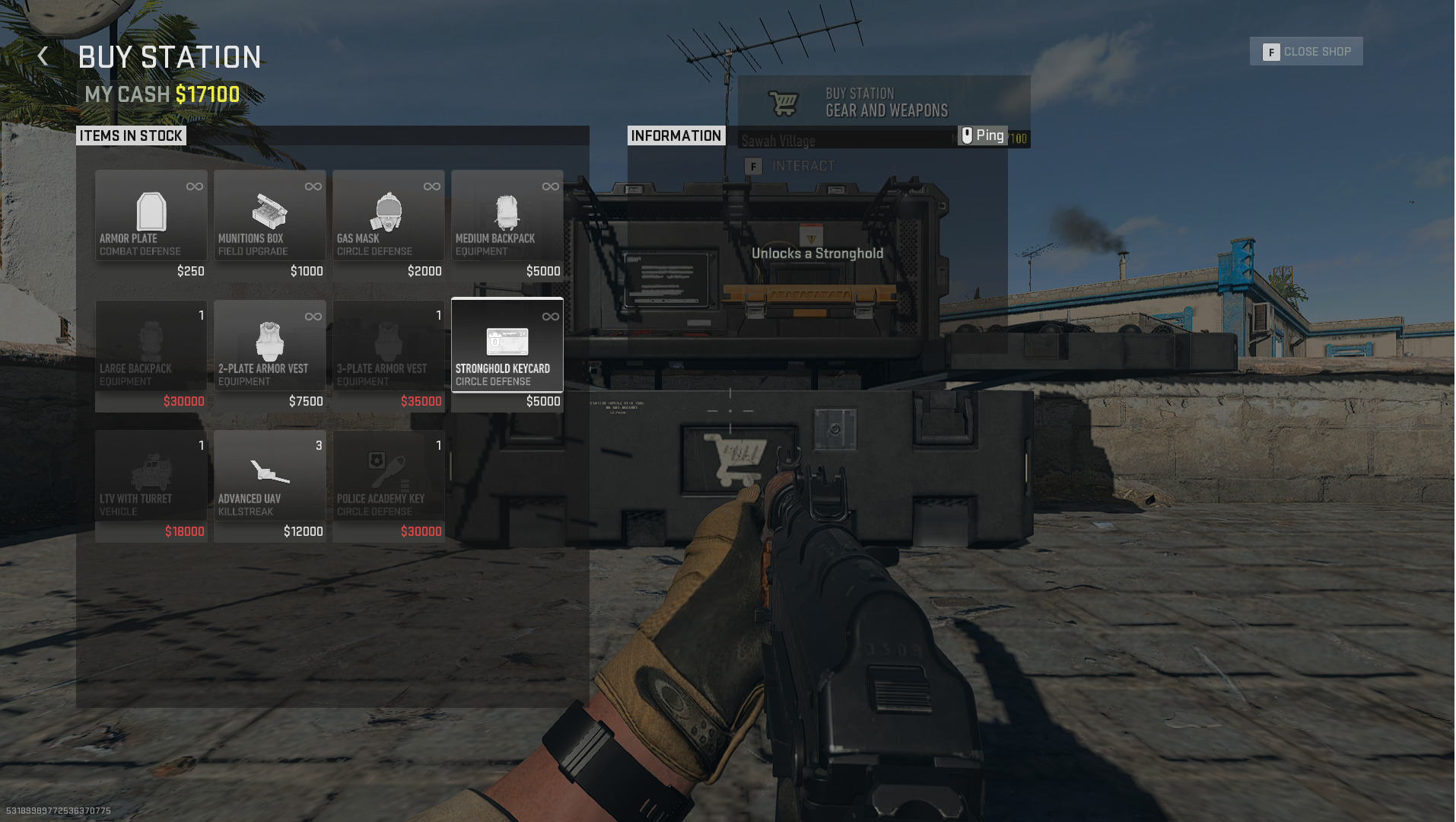This screenshot has height=822, width=1456.
Task: Select the Information panel header
Action: 676,135
